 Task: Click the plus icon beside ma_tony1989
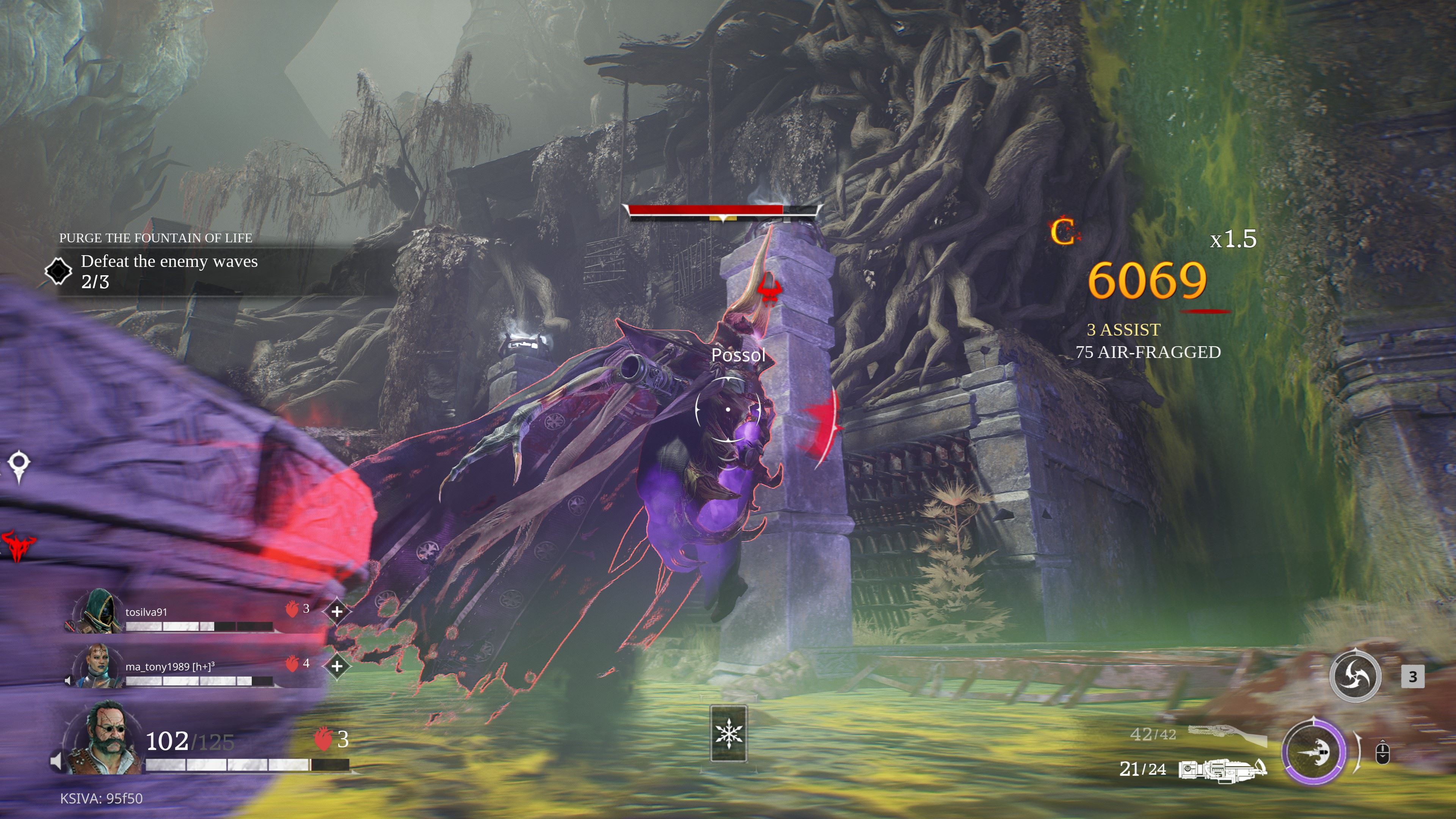337,666
